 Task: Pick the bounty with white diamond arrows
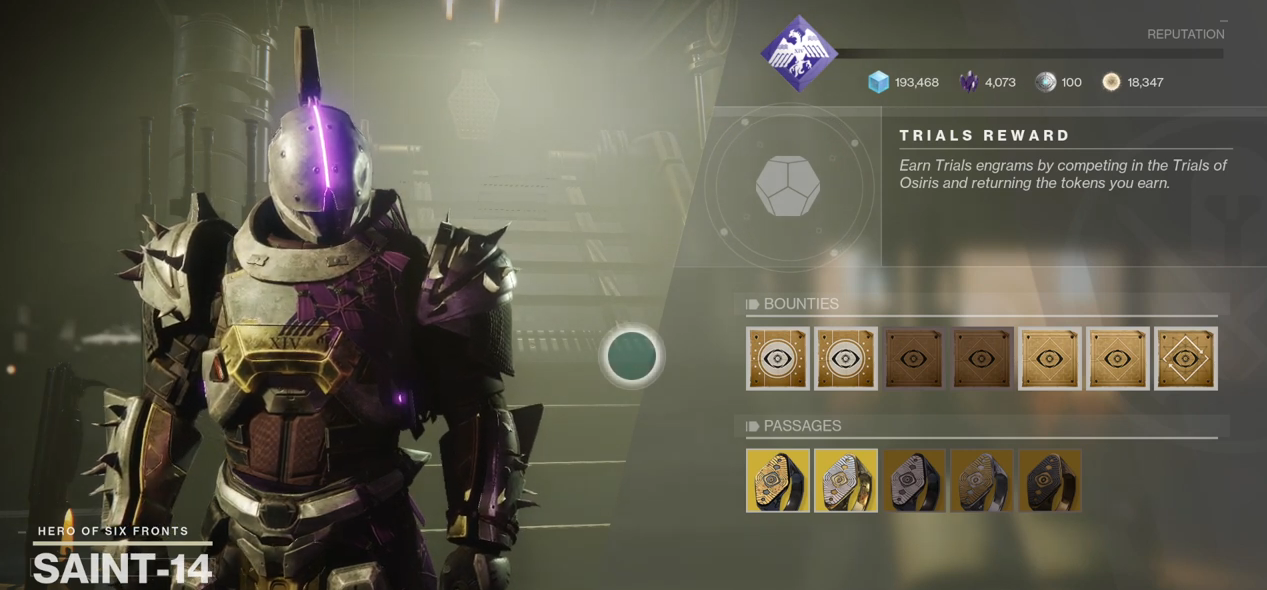[1186, 358]
